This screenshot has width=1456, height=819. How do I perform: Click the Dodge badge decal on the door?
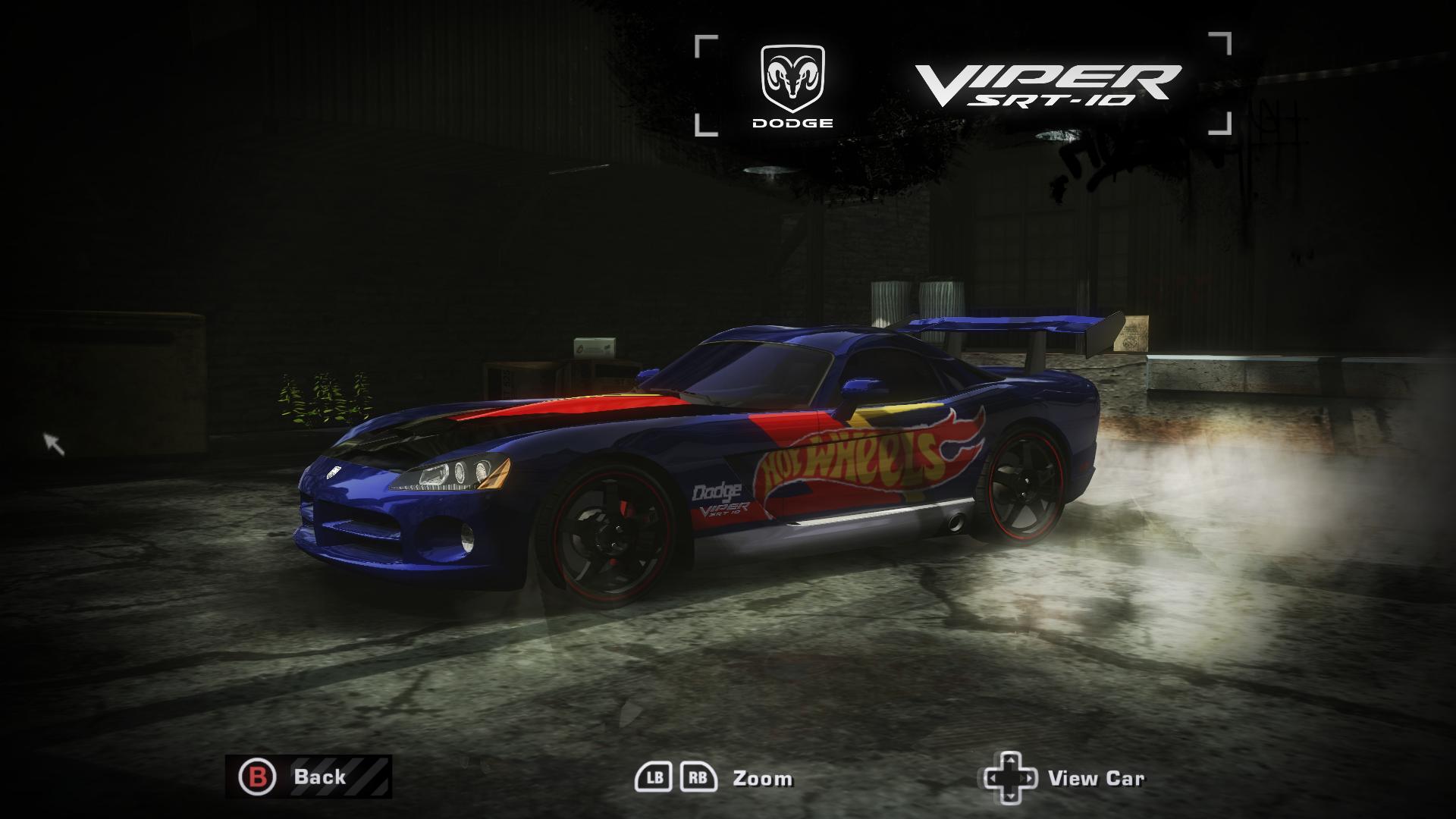click(716, 491)
